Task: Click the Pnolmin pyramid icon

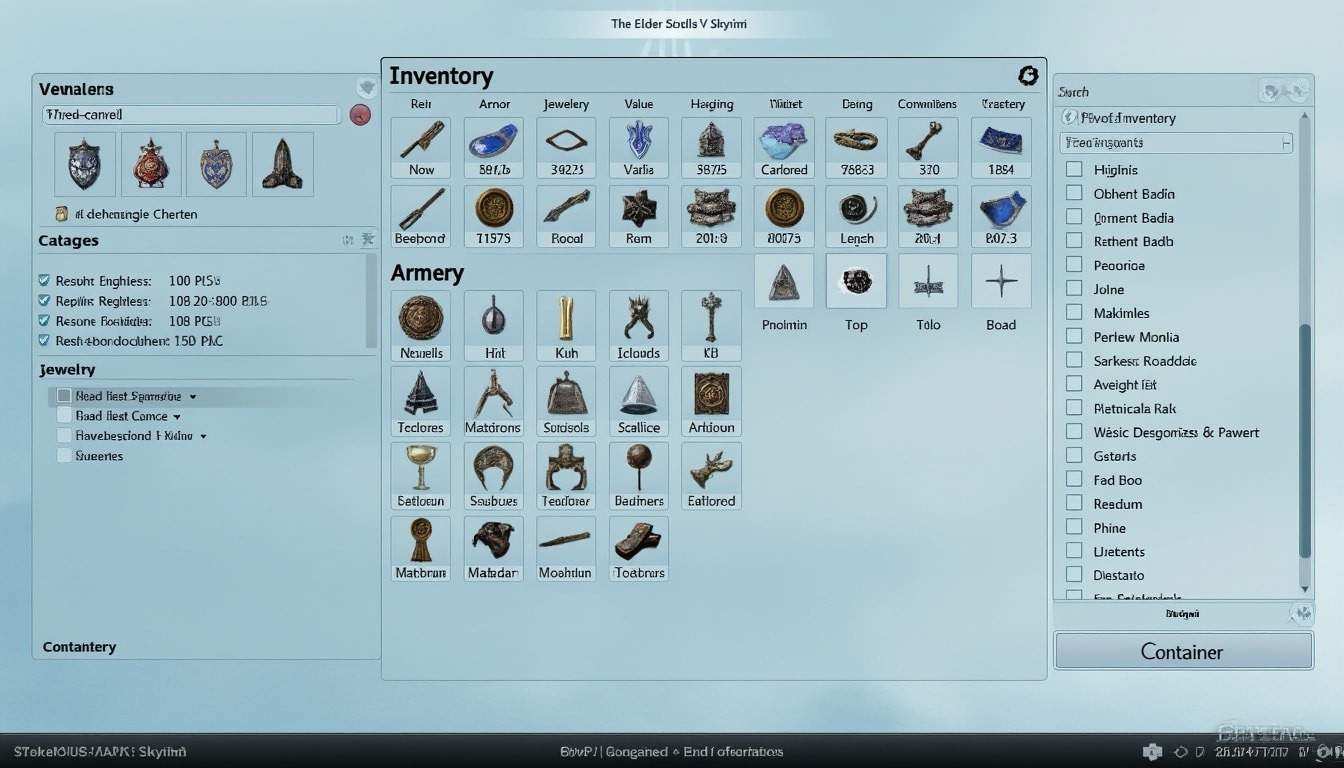Action: (x=783, y=281)
